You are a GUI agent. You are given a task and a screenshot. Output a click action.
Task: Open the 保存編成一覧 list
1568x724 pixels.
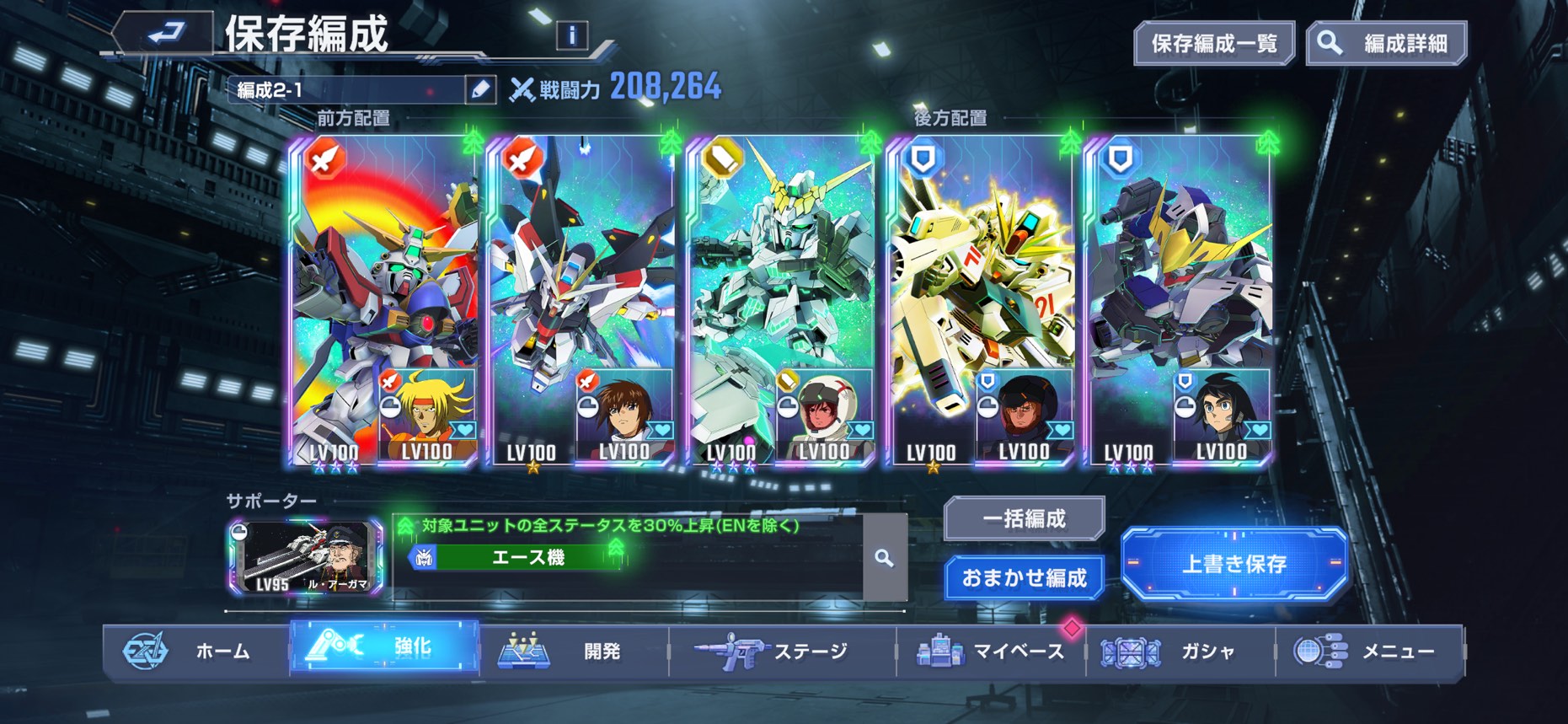(1213, 44)
